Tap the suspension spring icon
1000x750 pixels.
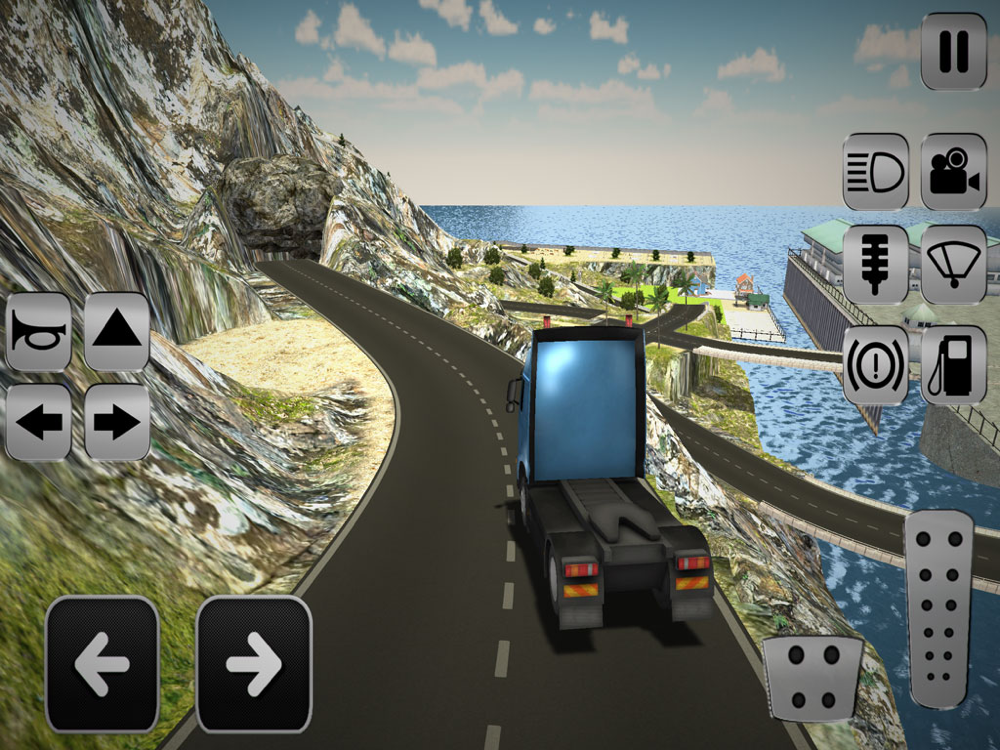[875, 264]
